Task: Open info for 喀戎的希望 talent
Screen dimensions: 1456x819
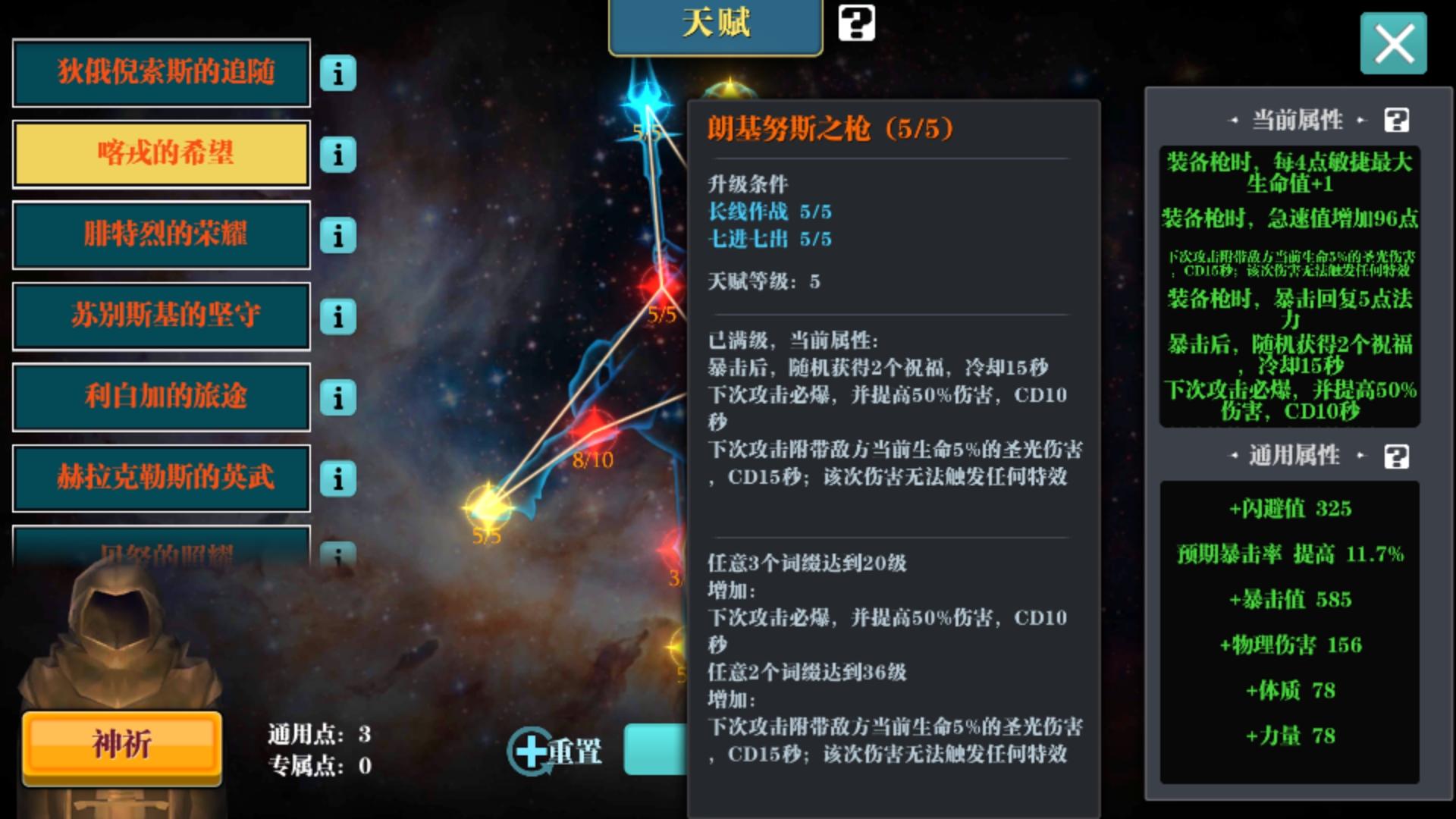Action: click(x=338, y=155)
